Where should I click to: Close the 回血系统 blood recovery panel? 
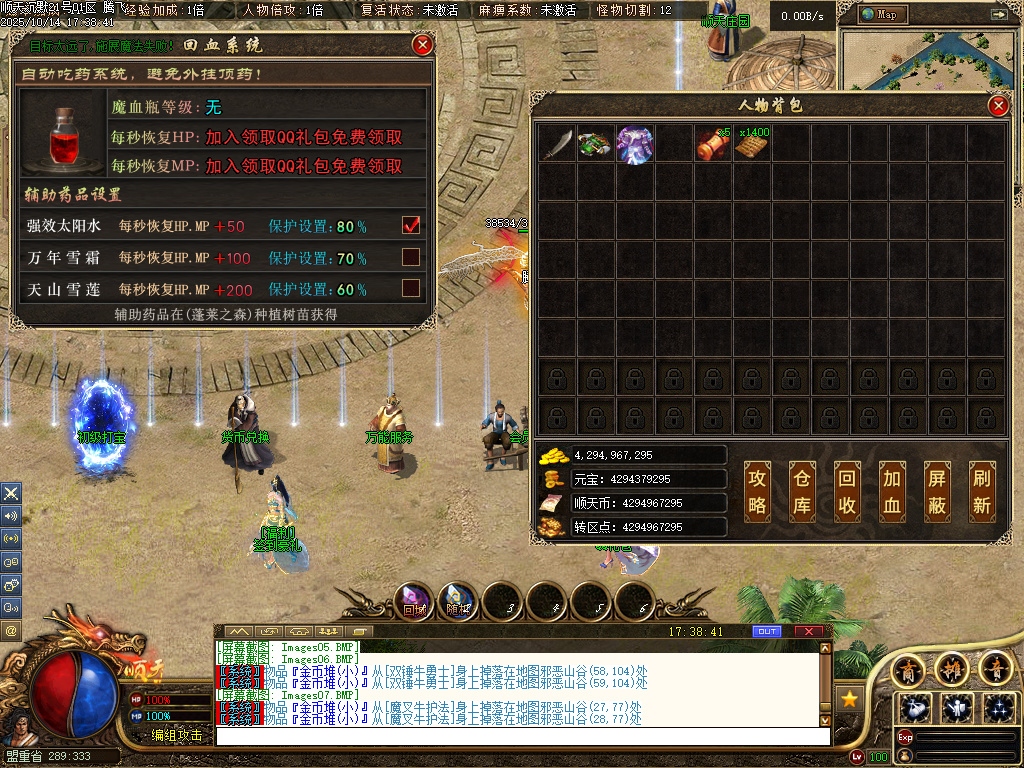pos(423,45)
